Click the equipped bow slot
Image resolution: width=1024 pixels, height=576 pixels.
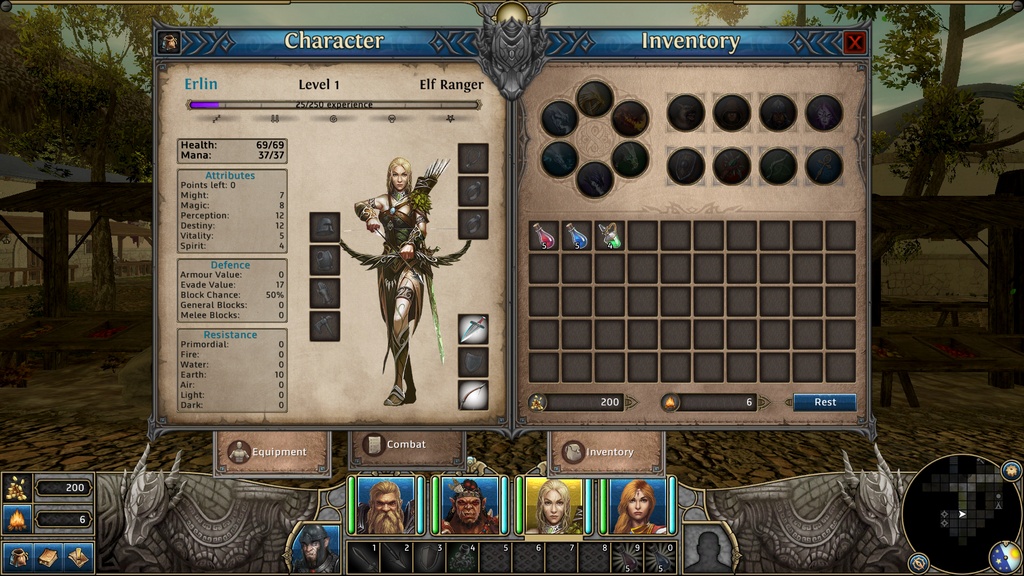473,395
